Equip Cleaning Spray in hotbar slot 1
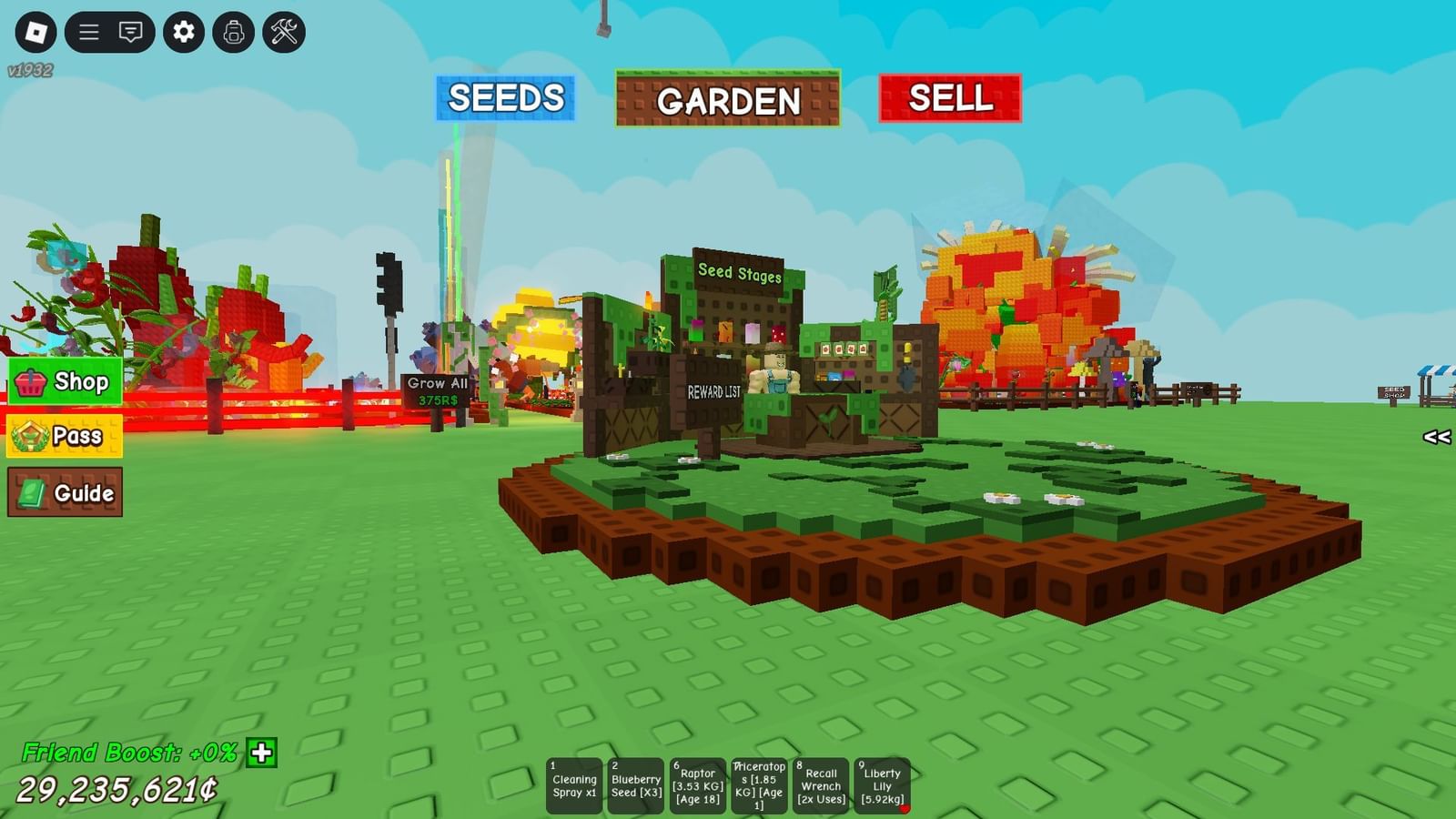The width and height of the screenshot is (1456, 819). [573, 784]
